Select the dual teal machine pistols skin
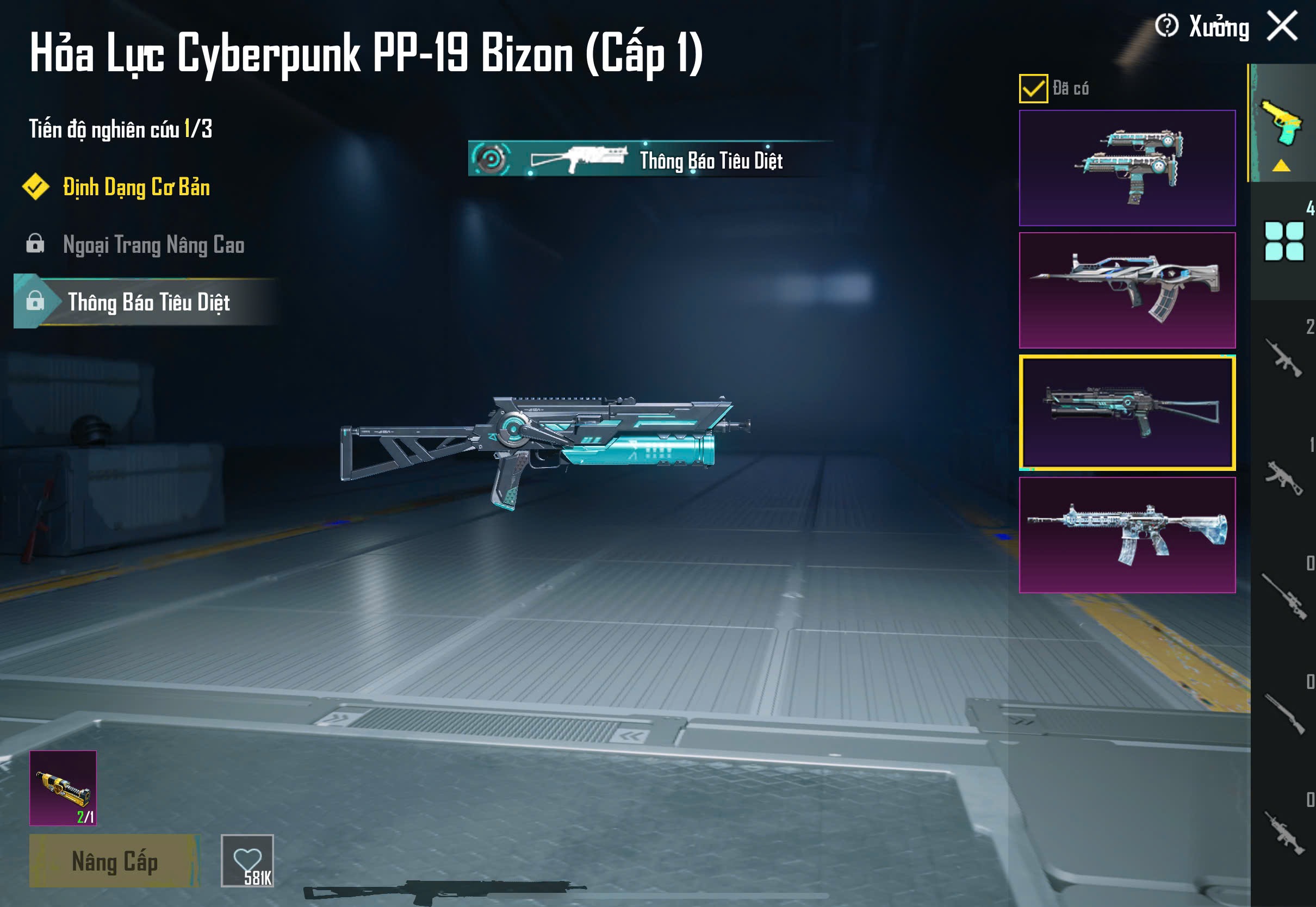1316x907 pixels. pos(1127,168)
